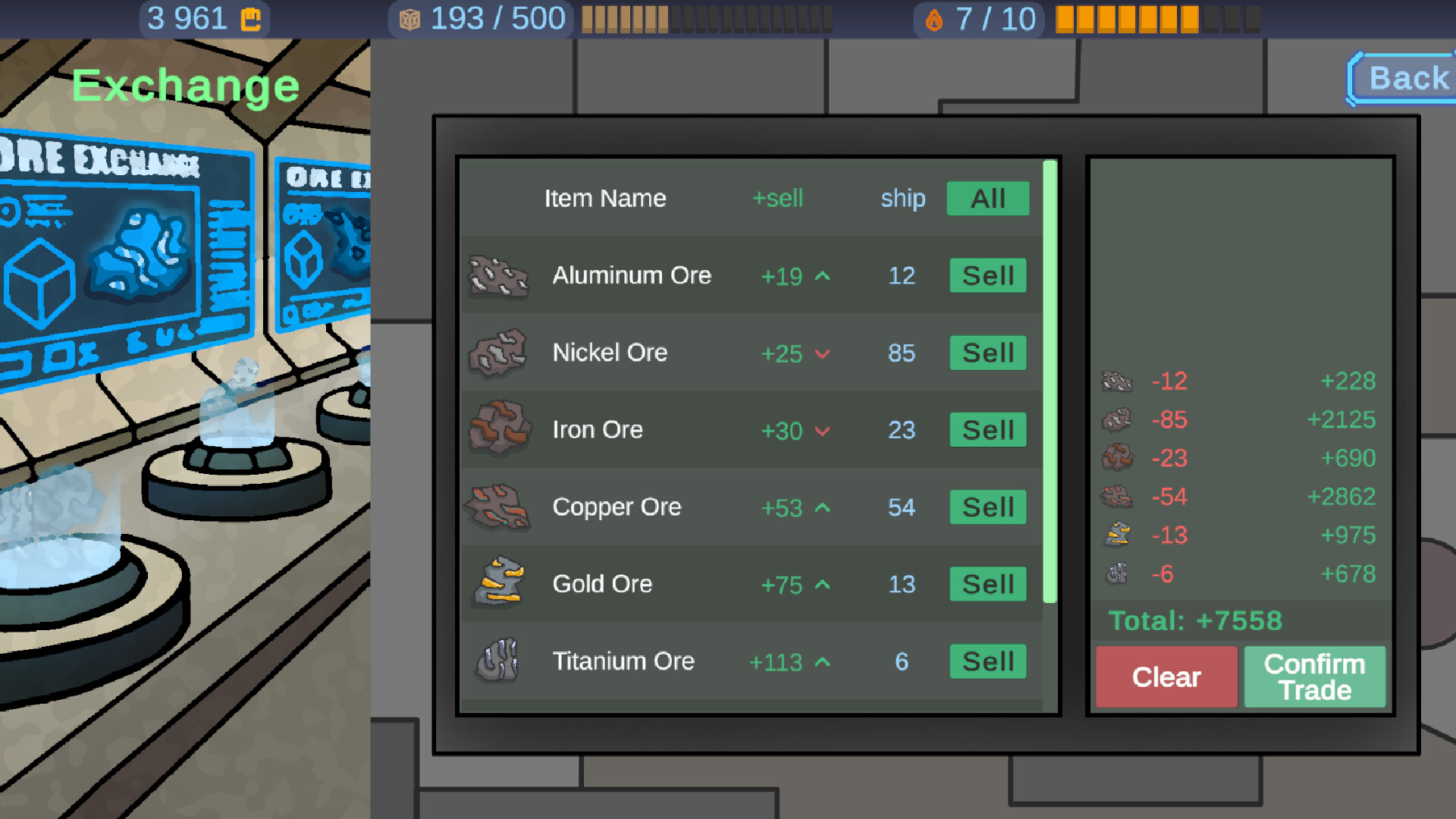Expand the price trend arrow beside Aluminum +19
This screenshot has height=819, width=1456.
pos(821,277)
